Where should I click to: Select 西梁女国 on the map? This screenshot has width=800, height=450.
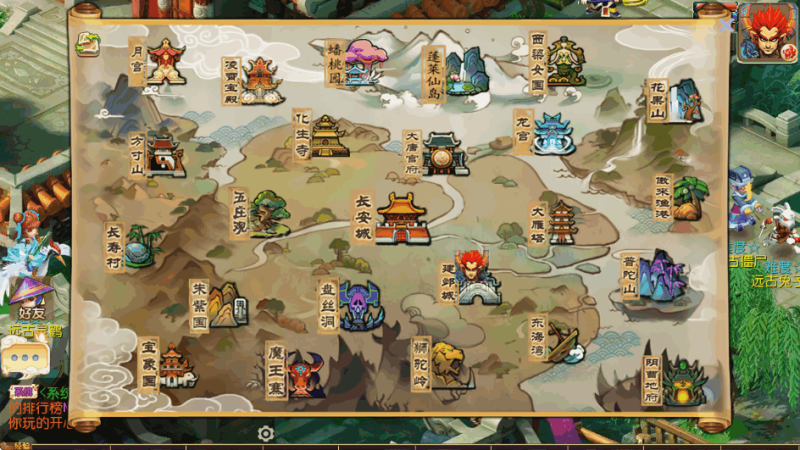(563, 62)
